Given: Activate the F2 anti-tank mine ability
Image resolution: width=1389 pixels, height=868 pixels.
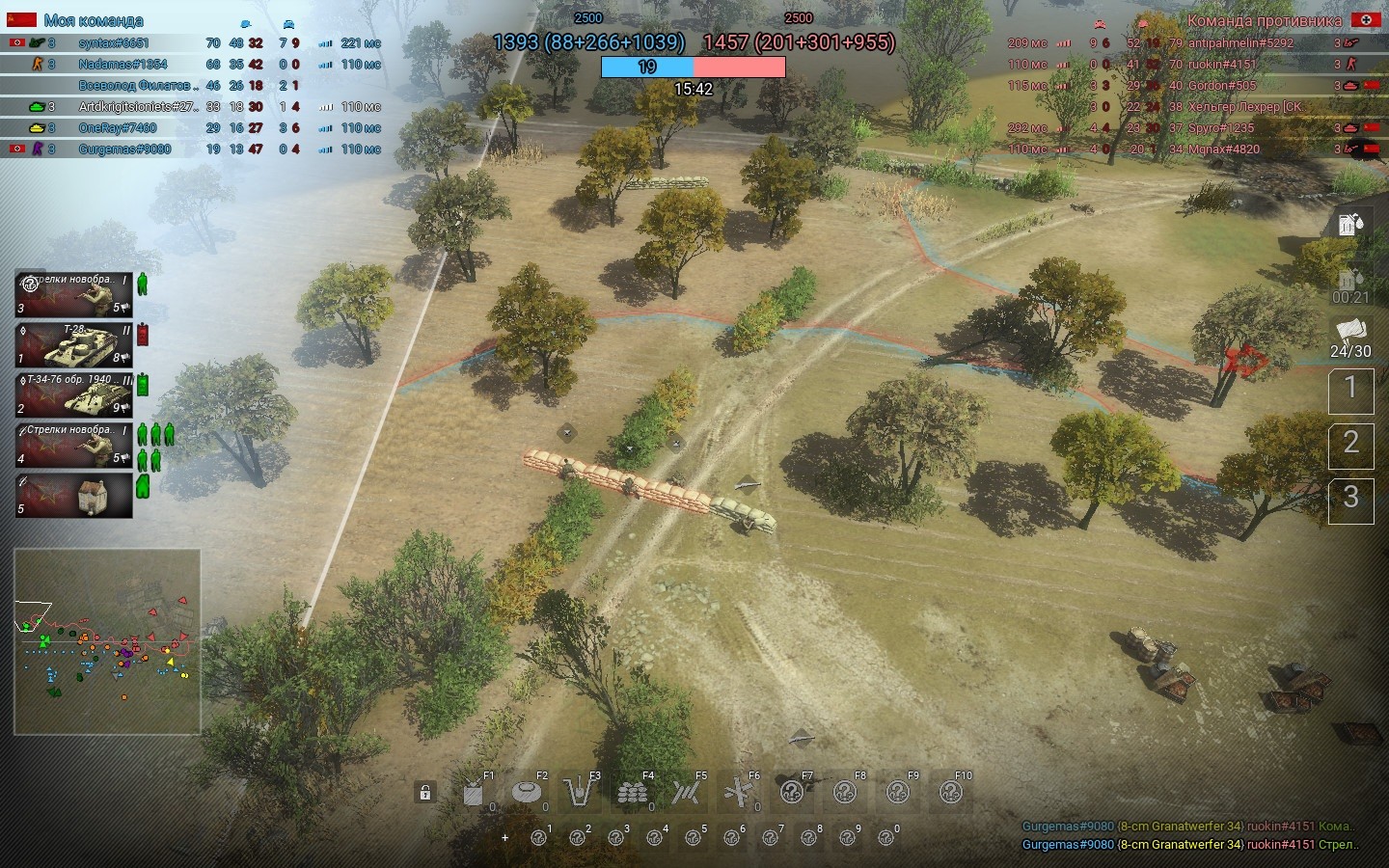Looking at the screenshot, I should coord(527,792).
